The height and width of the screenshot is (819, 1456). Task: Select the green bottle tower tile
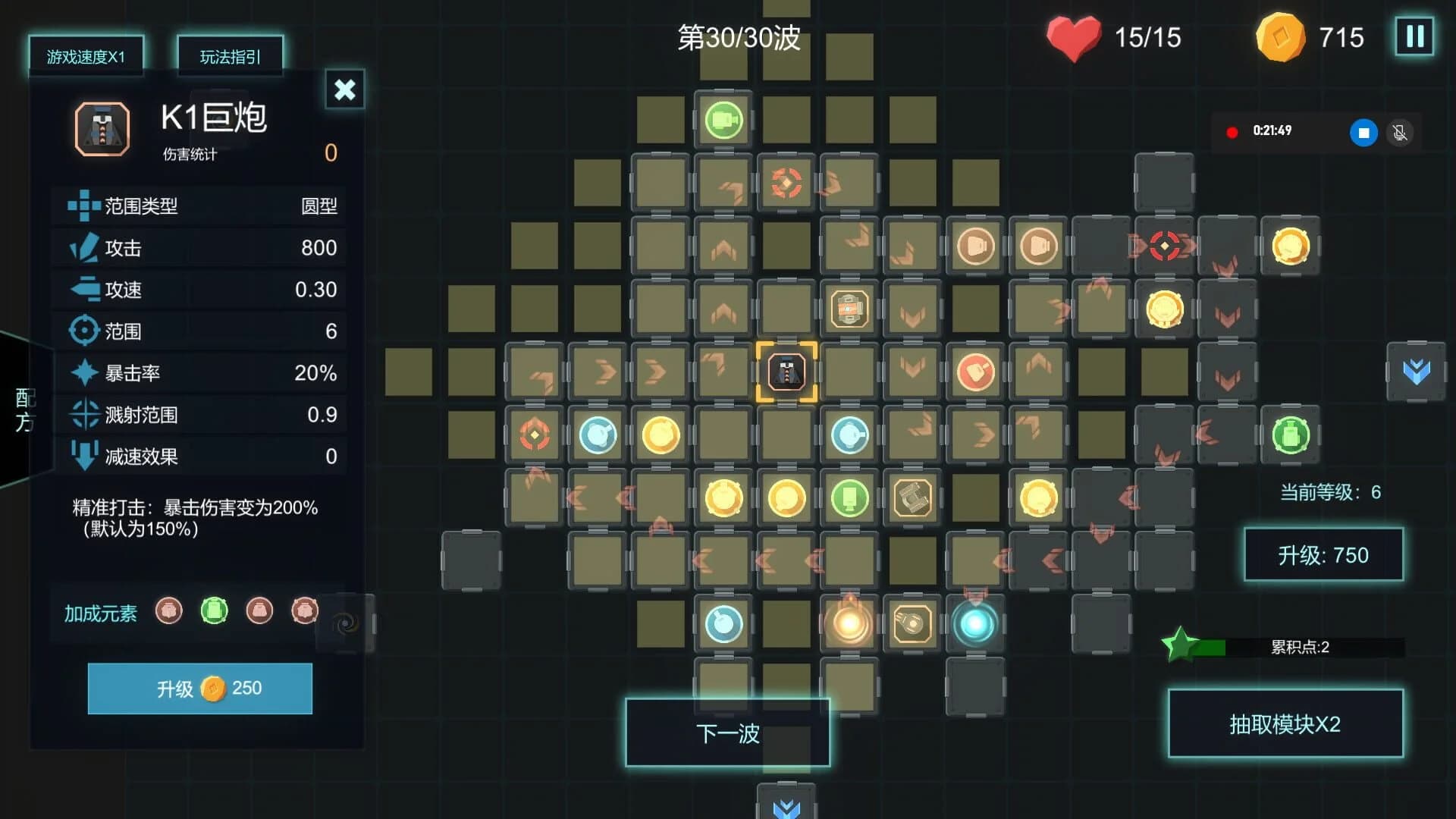point(1291,435)
